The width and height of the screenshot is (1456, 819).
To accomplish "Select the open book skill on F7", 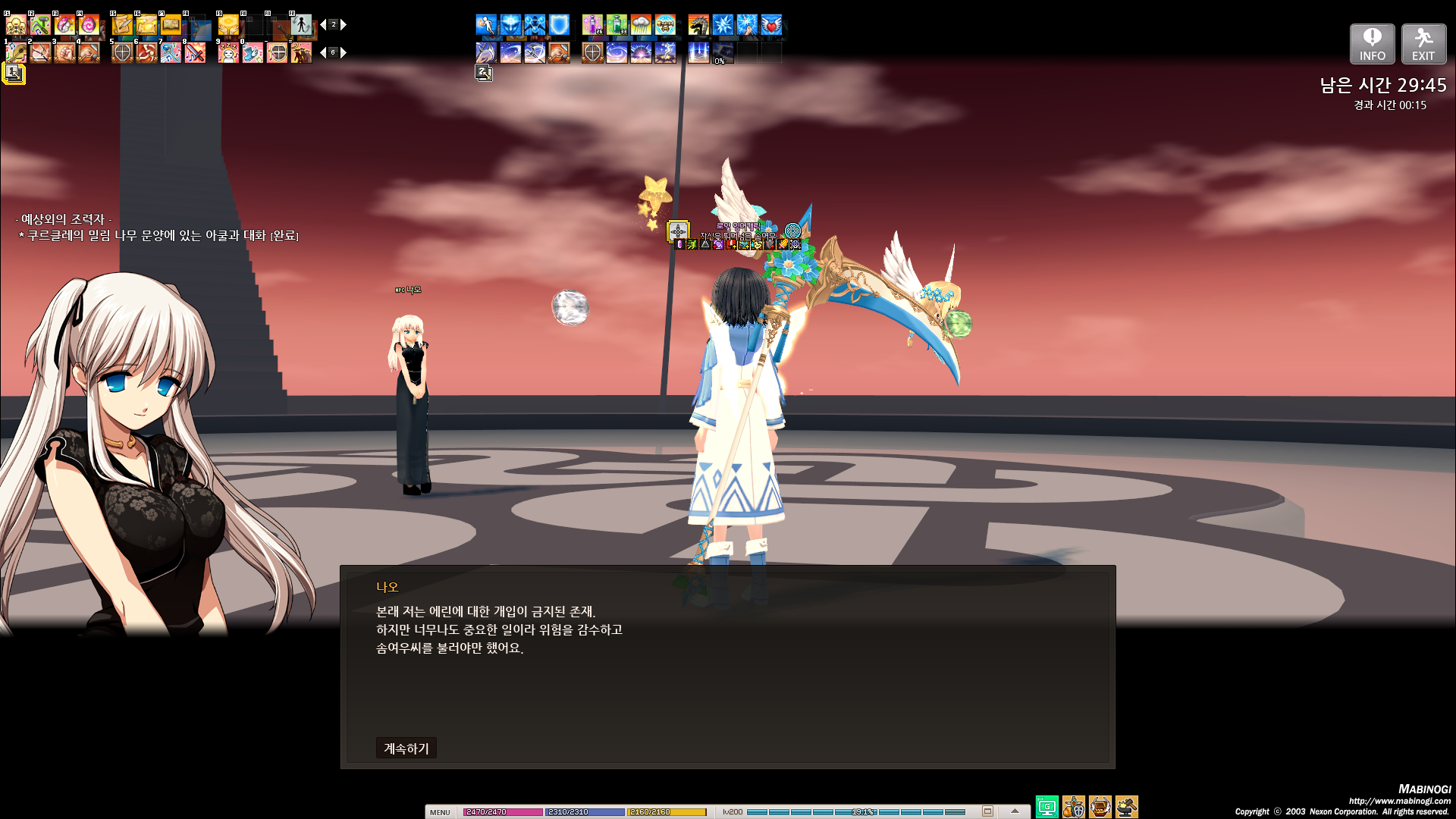I will point(171,25).
